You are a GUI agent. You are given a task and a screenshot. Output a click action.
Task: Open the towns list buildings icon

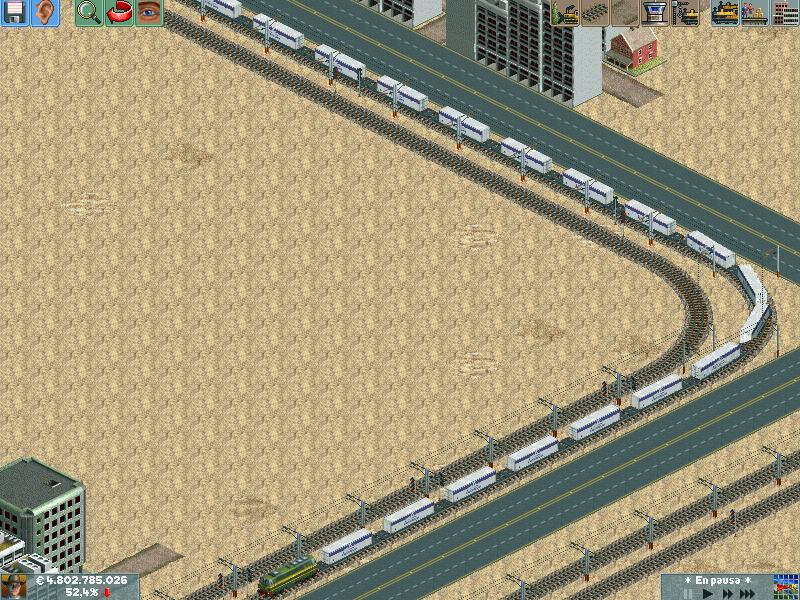click(x=785, y=12)
